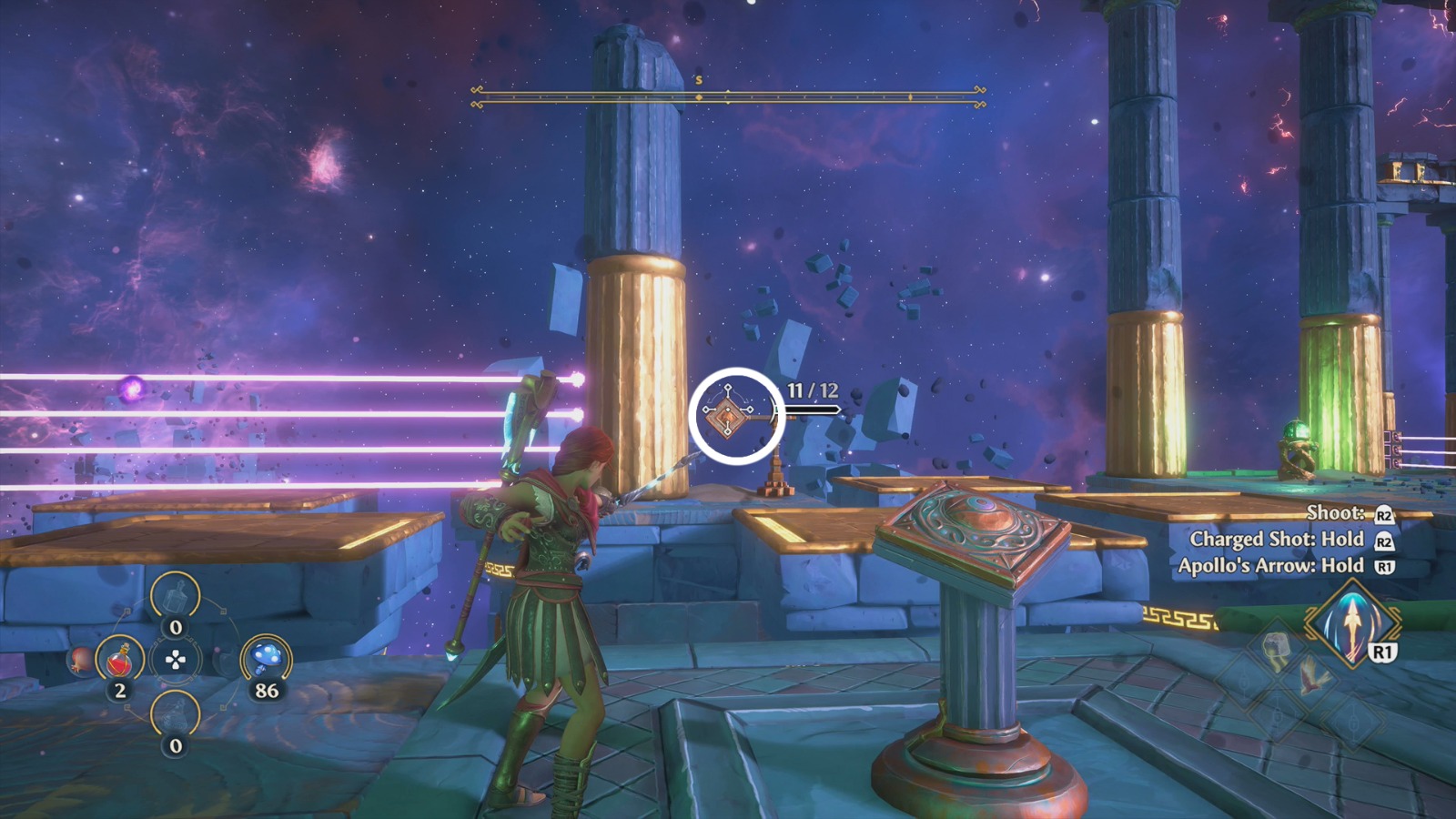Click the d-pad icon at the wheel's center
This screenshot has height=819, width=1456.
(x=176, y=661)
